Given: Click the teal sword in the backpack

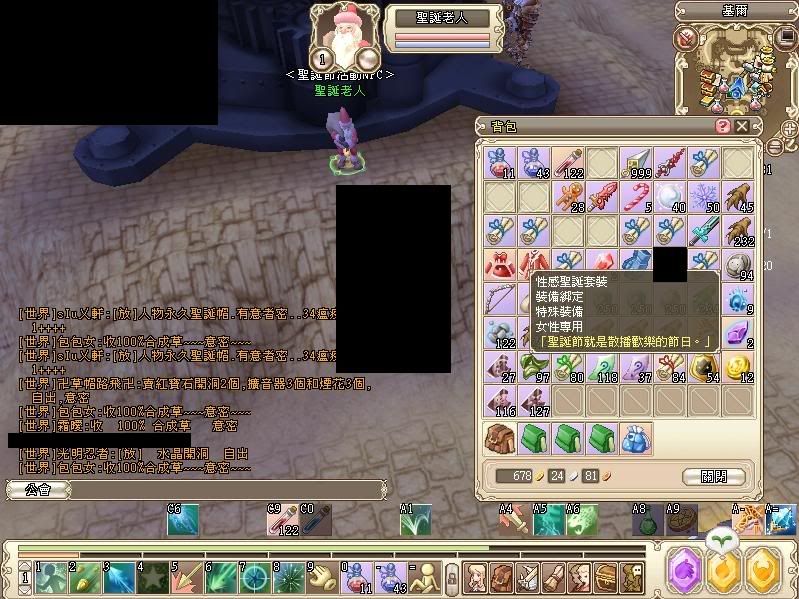Looking at the screenshot, I should (x=702, y=231).
